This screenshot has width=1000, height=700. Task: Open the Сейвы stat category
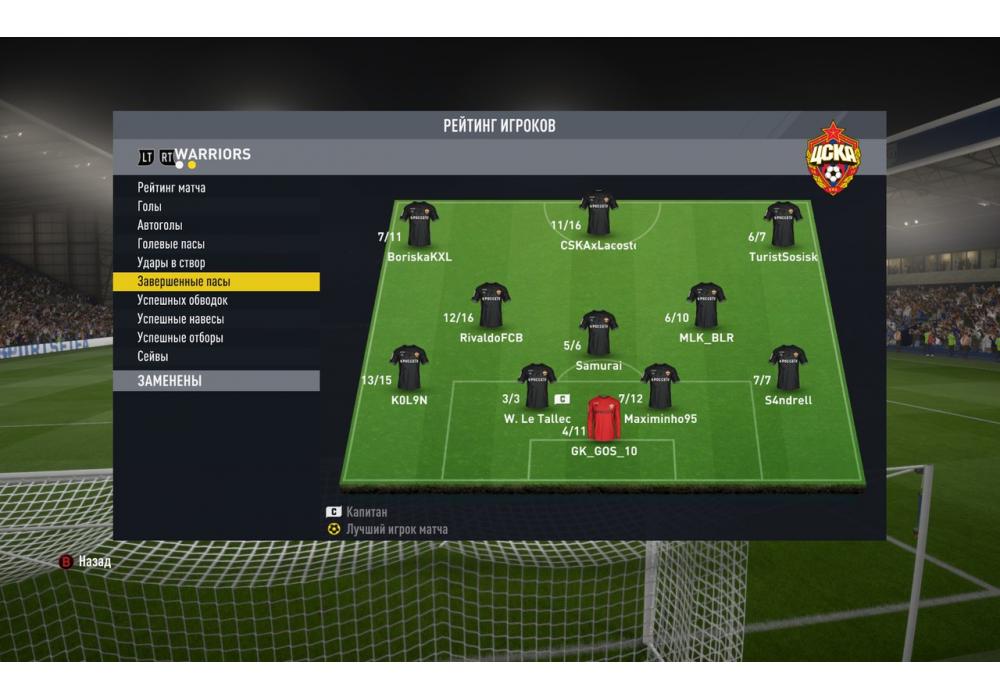pyautogui.click(x=153, y=356)
